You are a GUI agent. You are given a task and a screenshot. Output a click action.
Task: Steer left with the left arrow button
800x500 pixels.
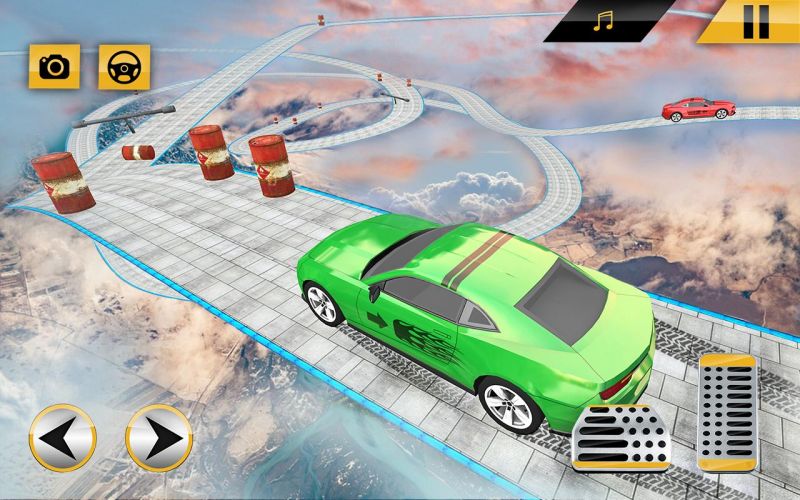tap(62, 437)
